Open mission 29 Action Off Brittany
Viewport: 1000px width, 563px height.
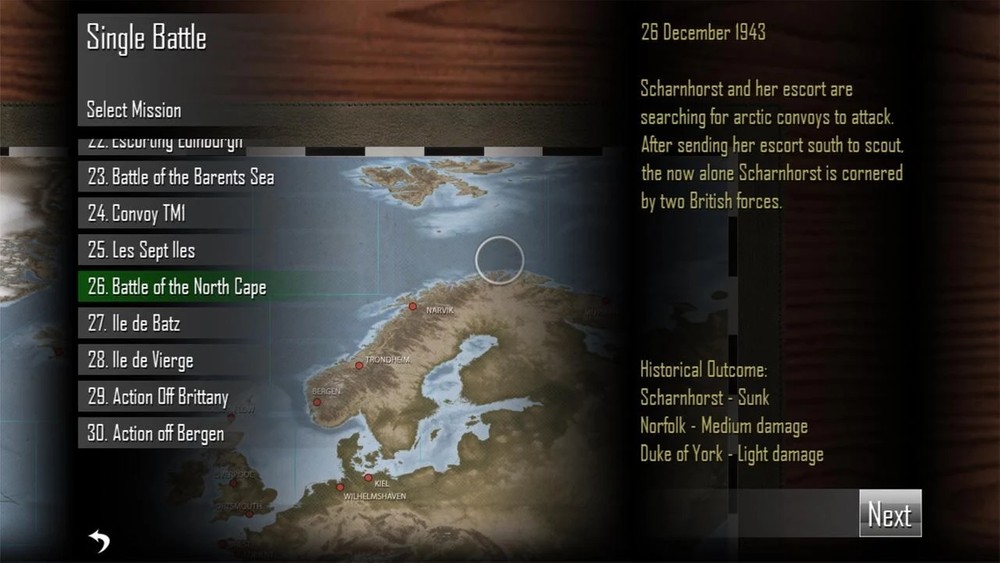click(x=158, y=397)
